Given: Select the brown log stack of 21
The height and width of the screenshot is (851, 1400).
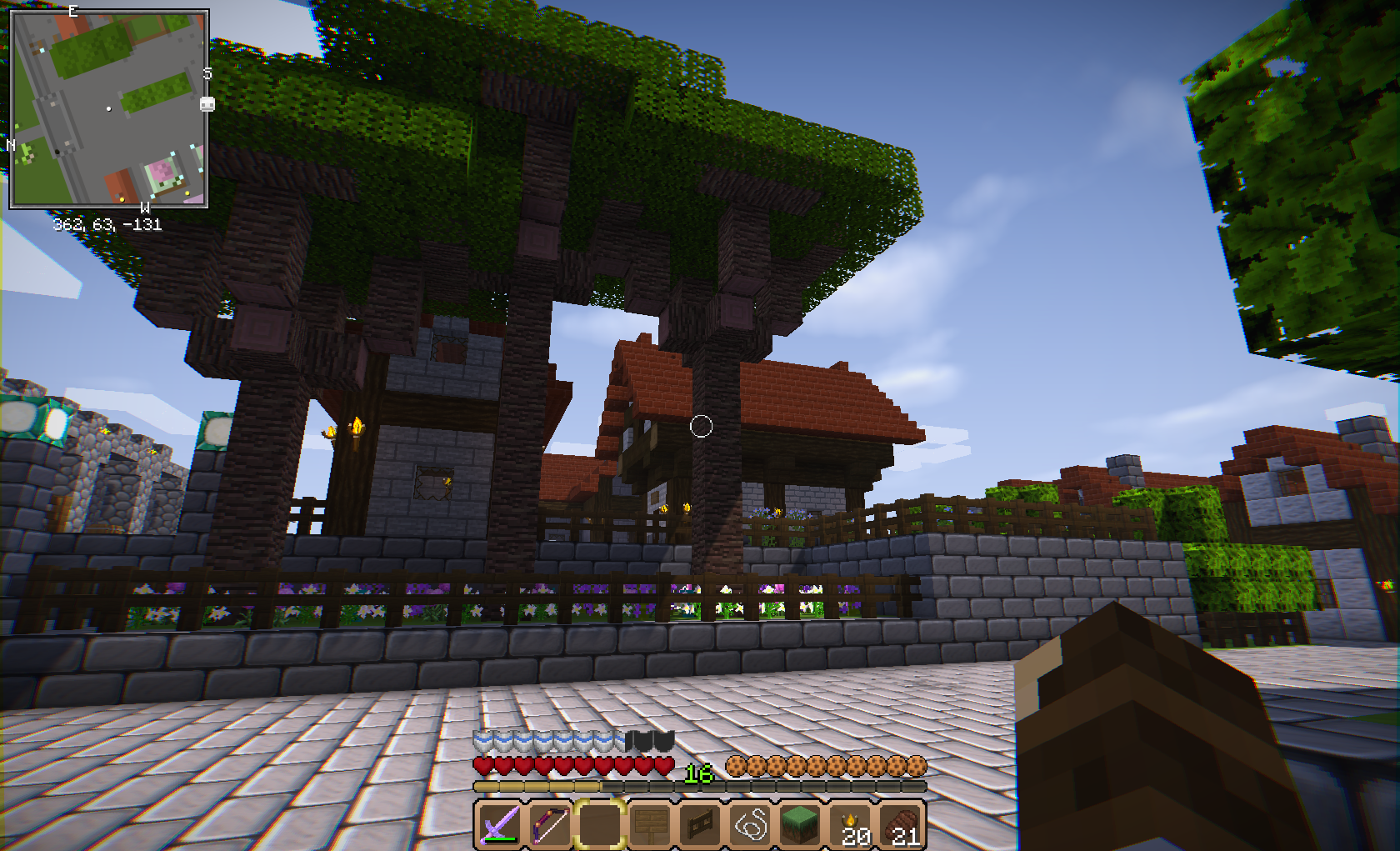Looking at the screenshot, I should [902, 824].
